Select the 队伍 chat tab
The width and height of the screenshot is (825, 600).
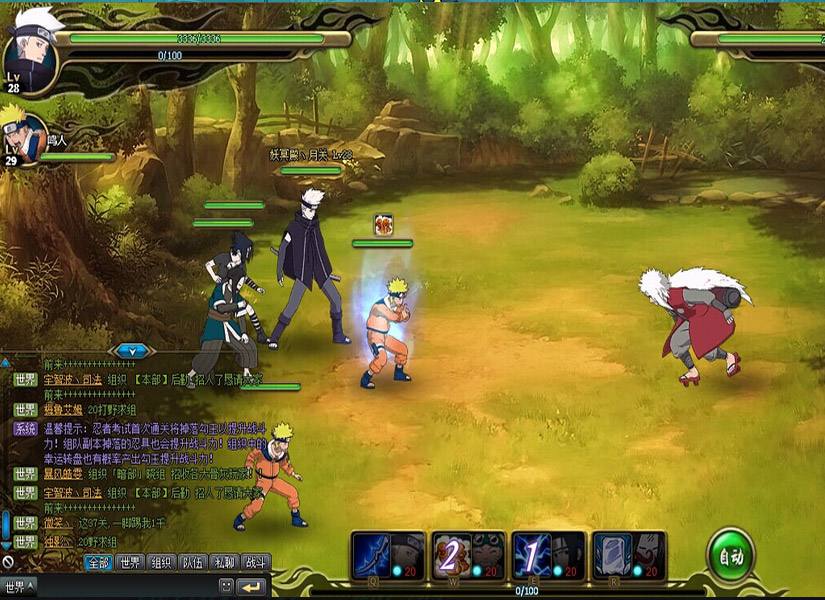point(193,563)
